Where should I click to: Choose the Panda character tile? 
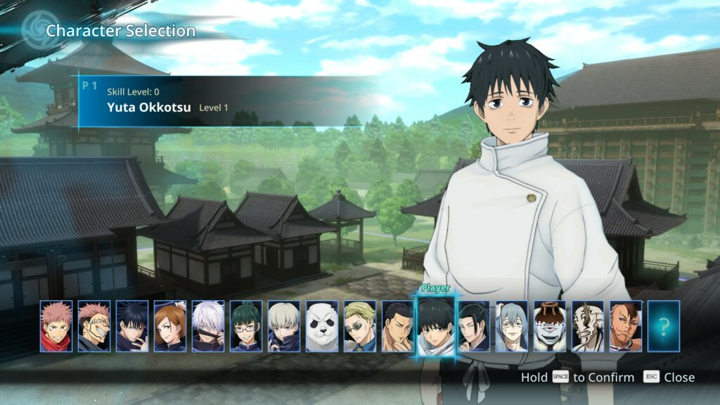click(322, 326)
